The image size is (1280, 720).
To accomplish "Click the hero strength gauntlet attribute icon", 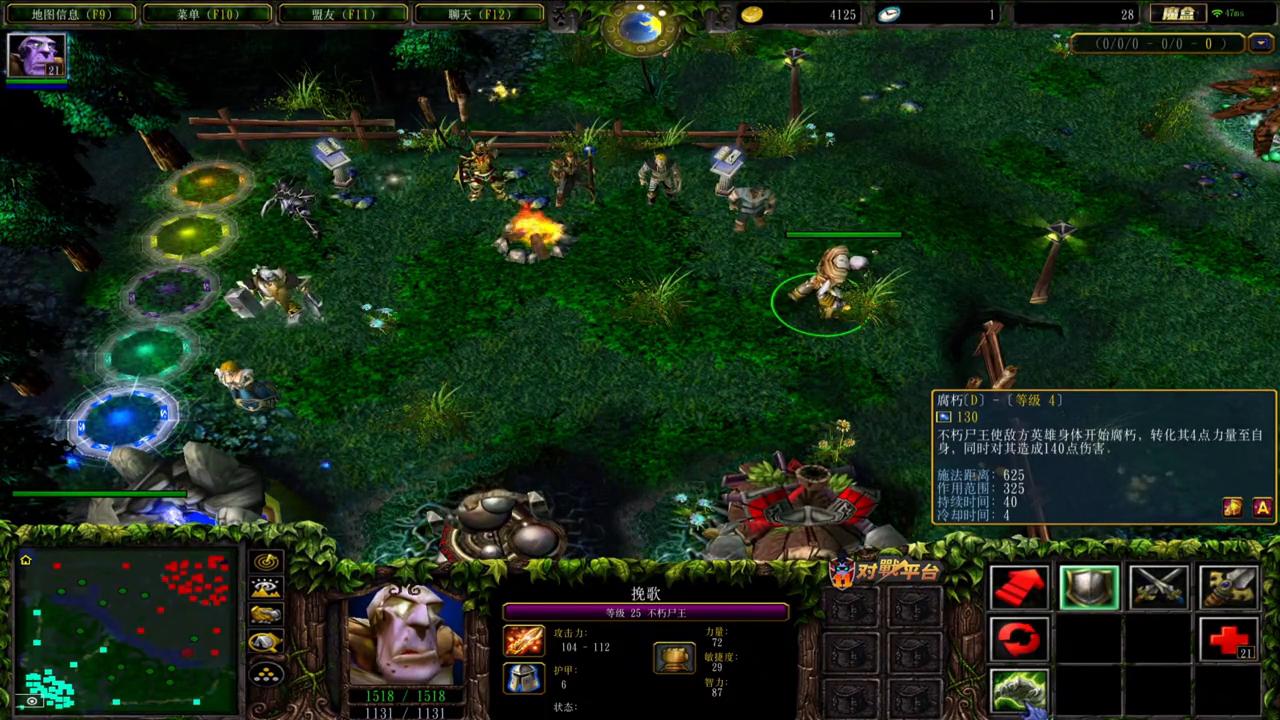I will [x=674, y=656].
